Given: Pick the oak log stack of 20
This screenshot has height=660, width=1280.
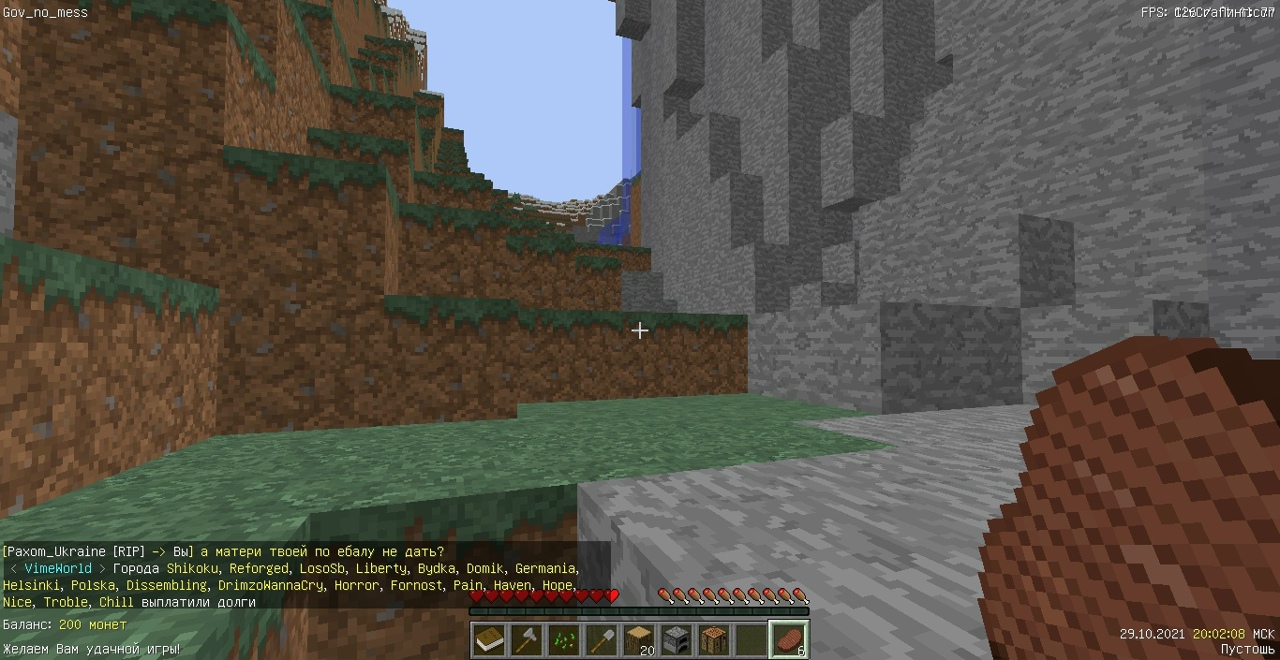Looking at the screenshot, I should click(639, 639).
